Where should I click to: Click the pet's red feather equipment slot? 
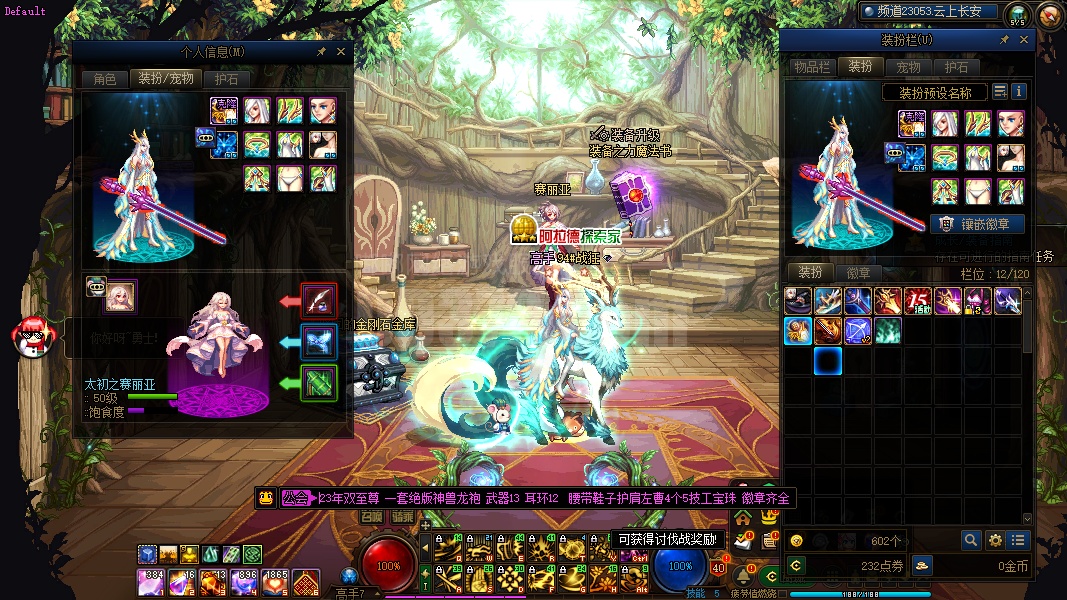[x=319, y=300]
